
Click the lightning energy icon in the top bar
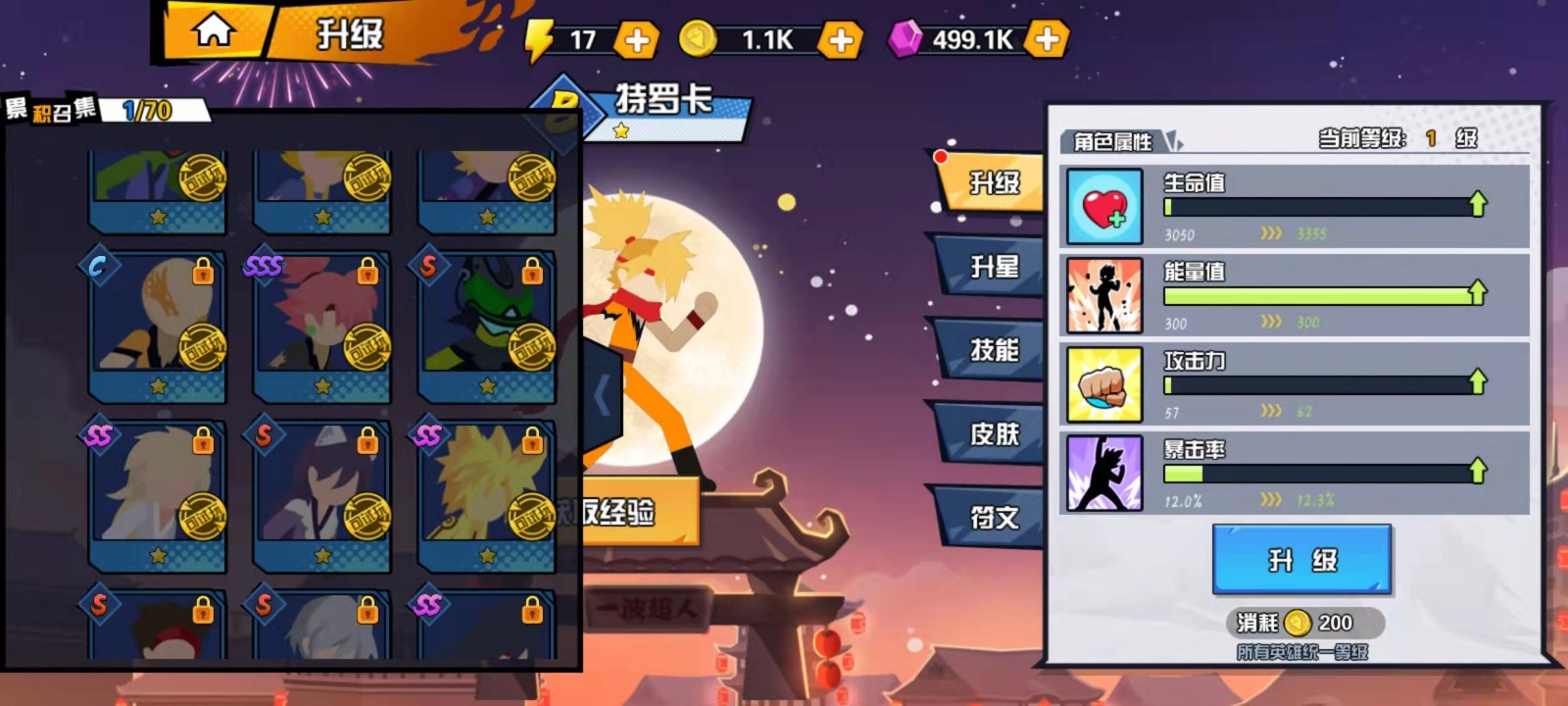click(x=540, y=40)
